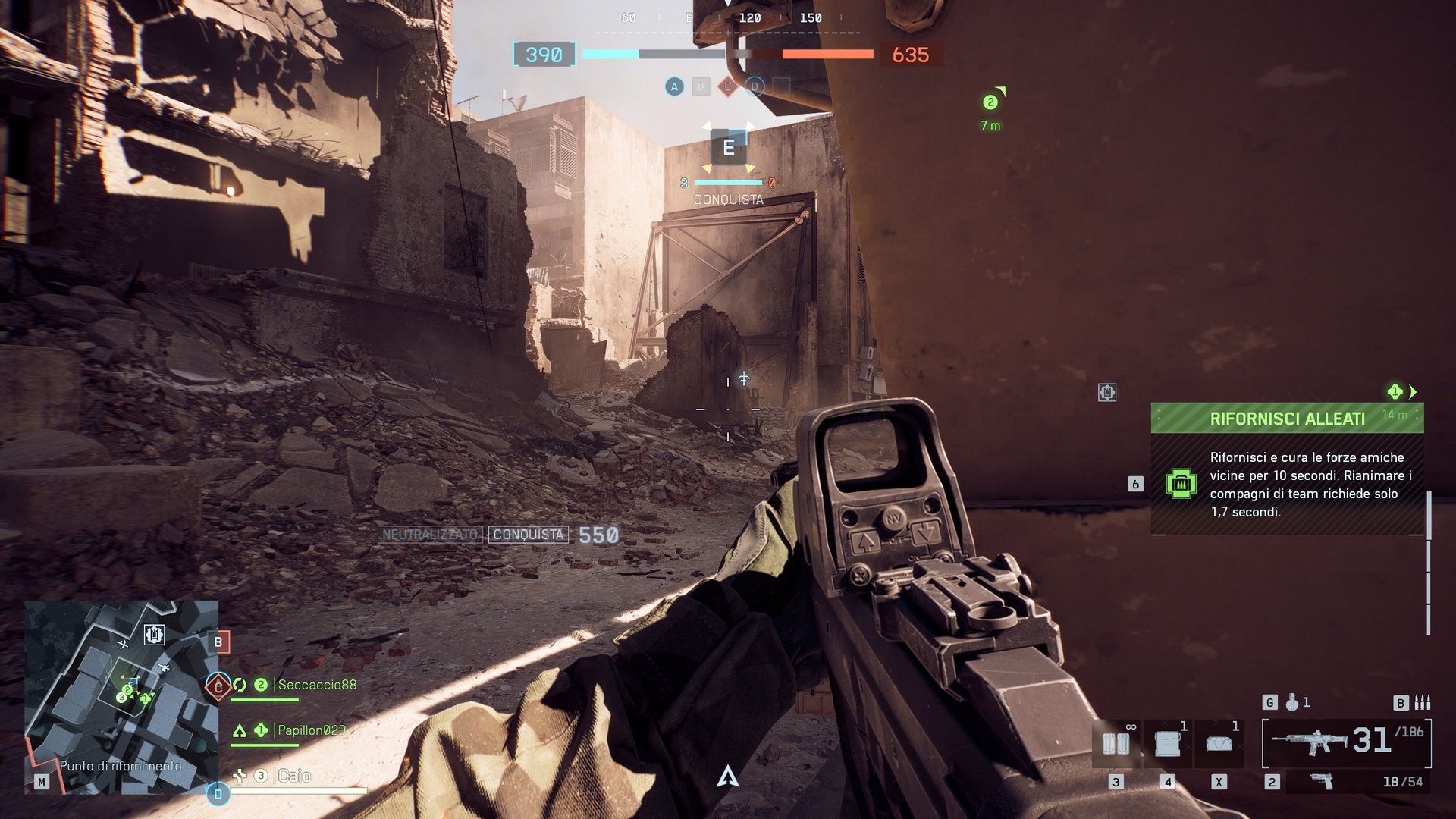The image size is (1456, 819).
Task: Select squad member Papillon023
Action: (x=311, y=730)
